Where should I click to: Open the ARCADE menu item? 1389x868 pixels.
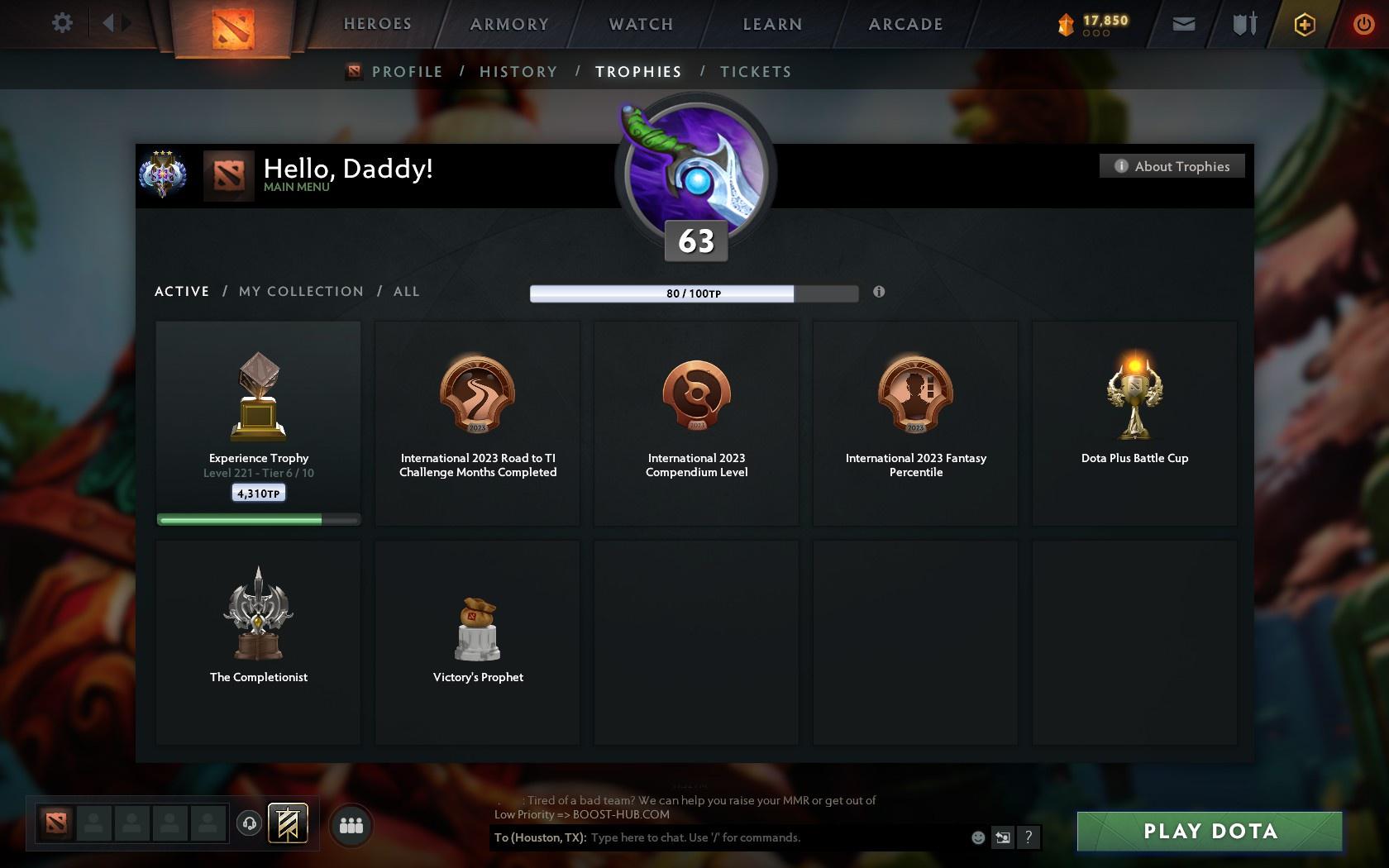coord(905,24)
